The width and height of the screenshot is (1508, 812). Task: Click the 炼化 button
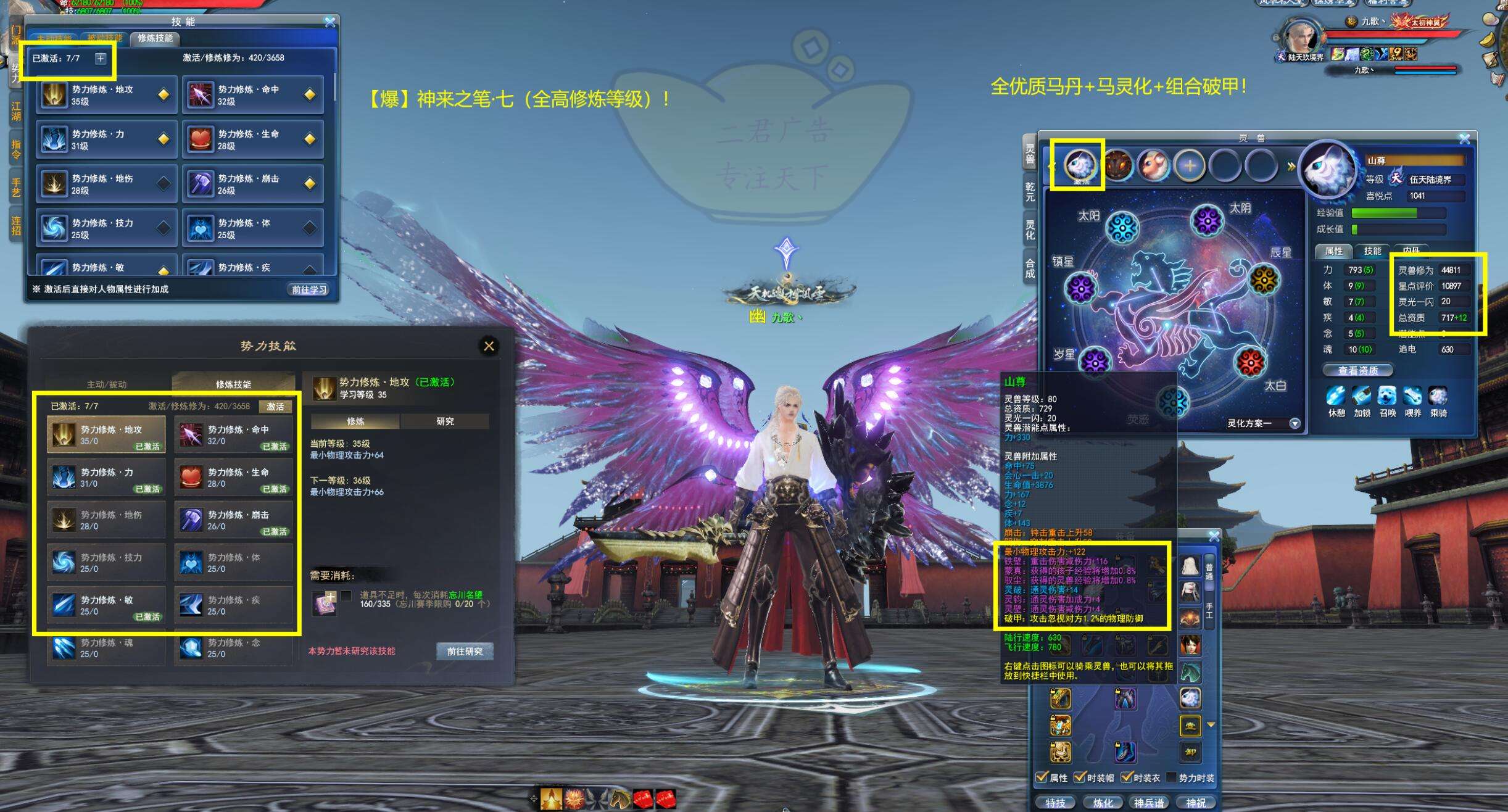[x=1103, y=803]
